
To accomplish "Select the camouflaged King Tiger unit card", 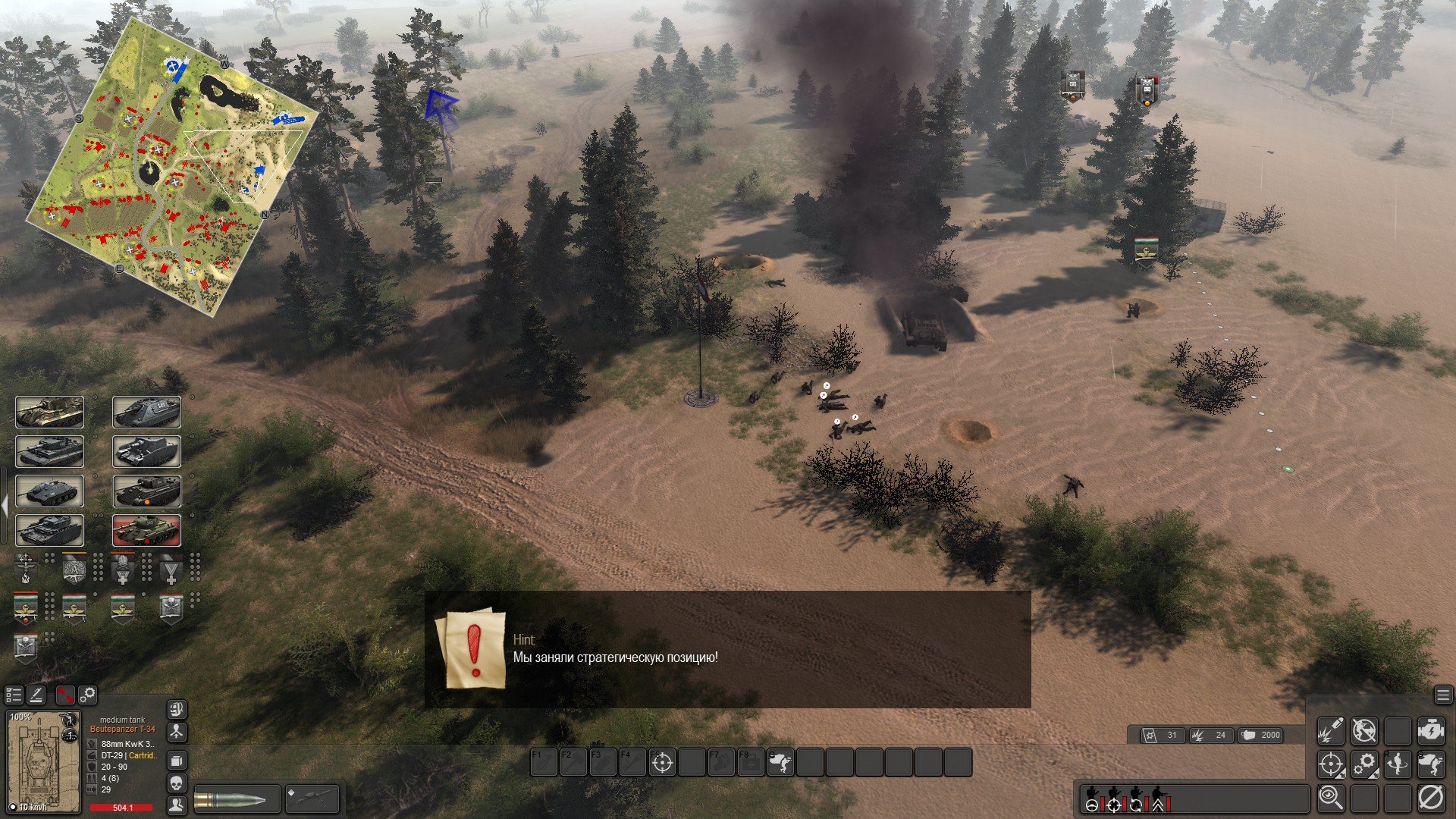I will (x=49, y=412).
